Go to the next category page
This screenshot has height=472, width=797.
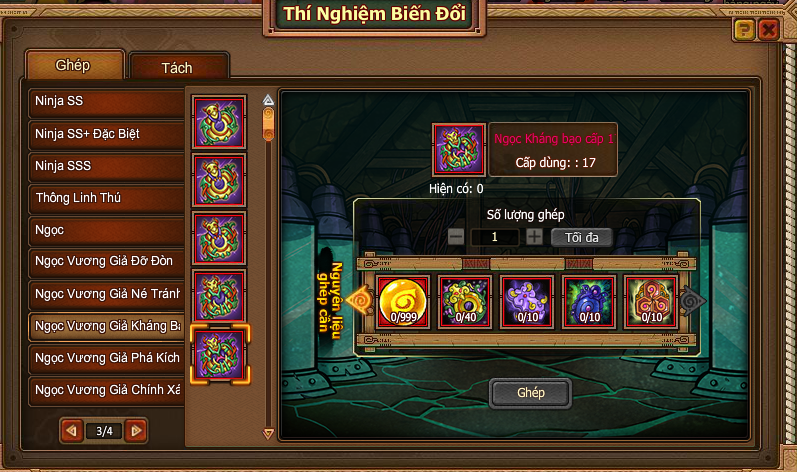pos(137,431)
